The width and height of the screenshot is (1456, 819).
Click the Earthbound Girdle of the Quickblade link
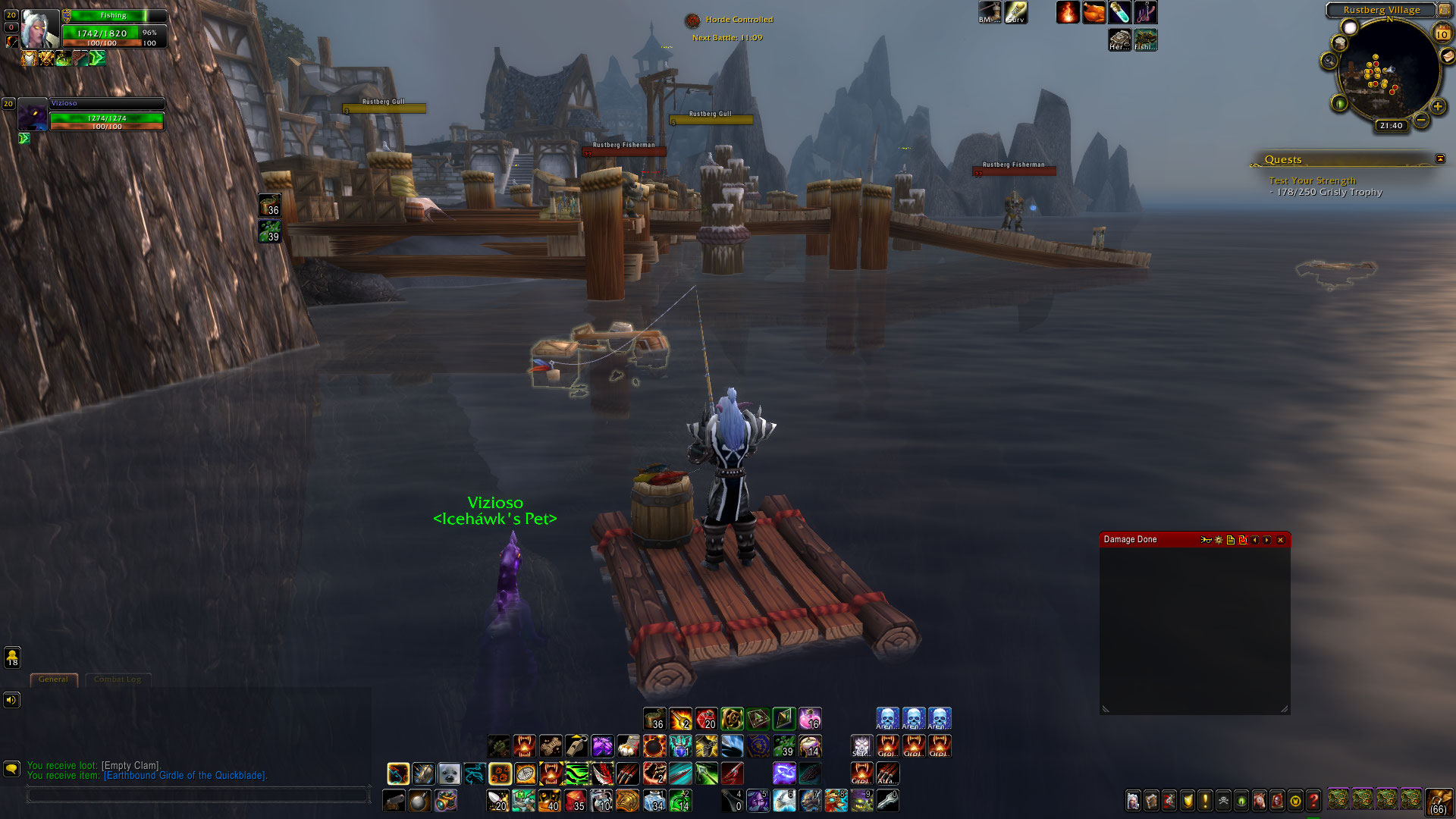tap(184, 776)
